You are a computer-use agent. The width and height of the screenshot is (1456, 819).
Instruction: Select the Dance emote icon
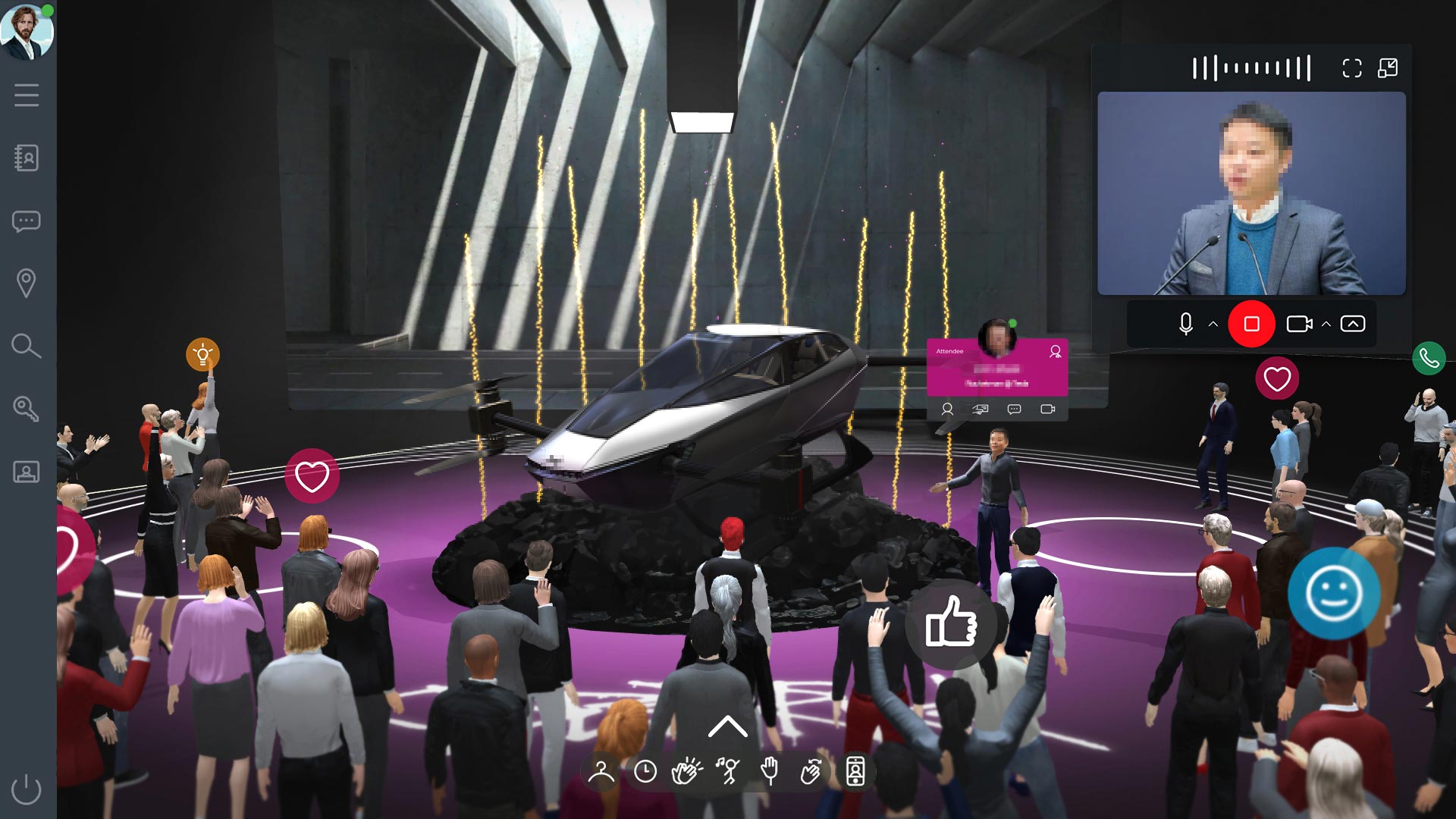click(728, 770)
